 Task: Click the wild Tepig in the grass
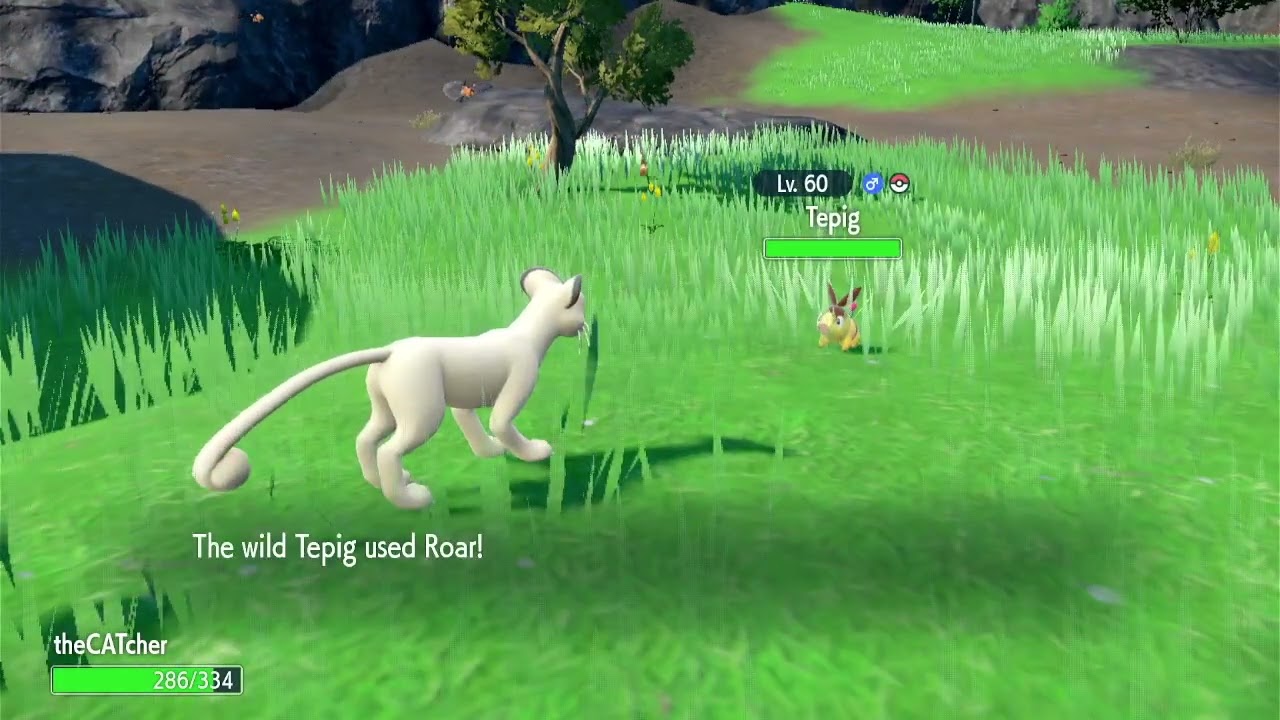[840, 325]
